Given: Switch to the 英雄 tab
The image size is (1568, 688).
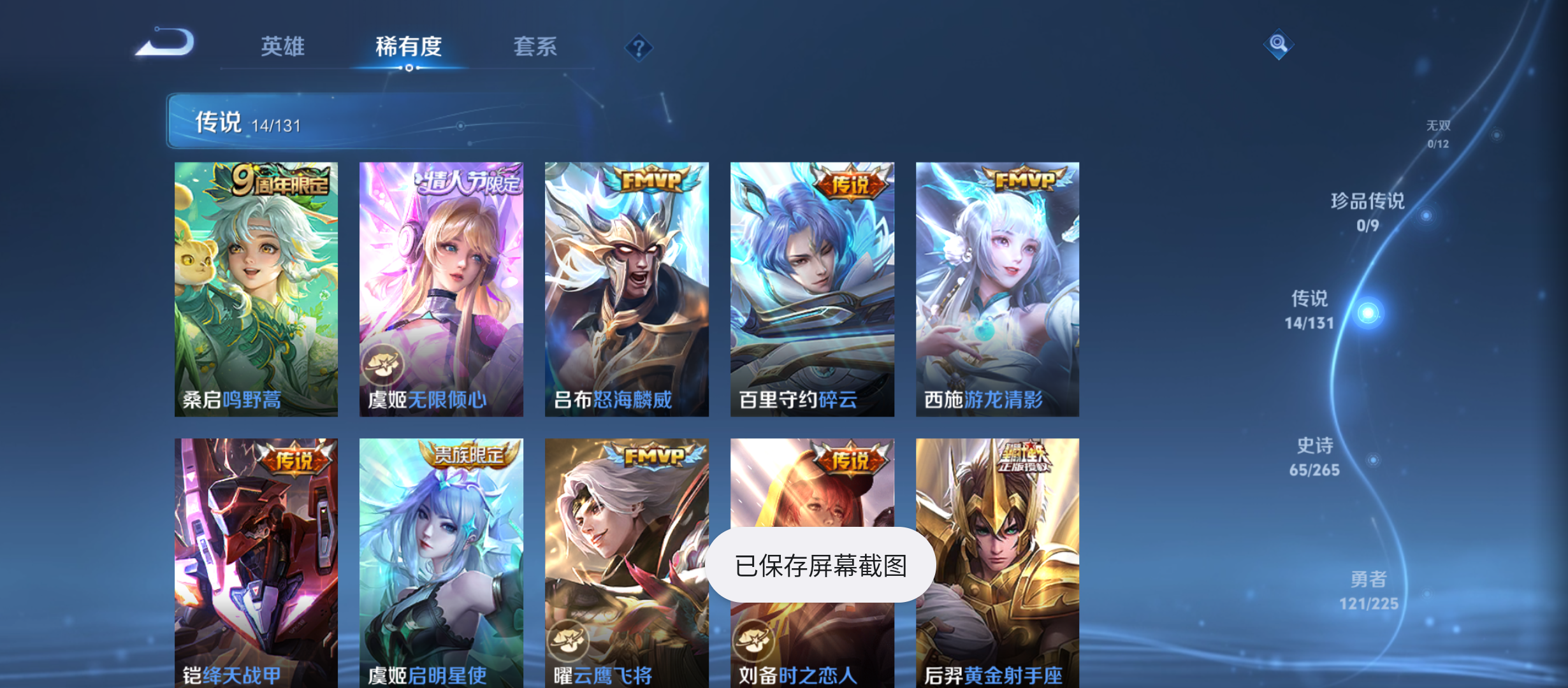Looking at the screenshot, I should [x=282, y=47].
